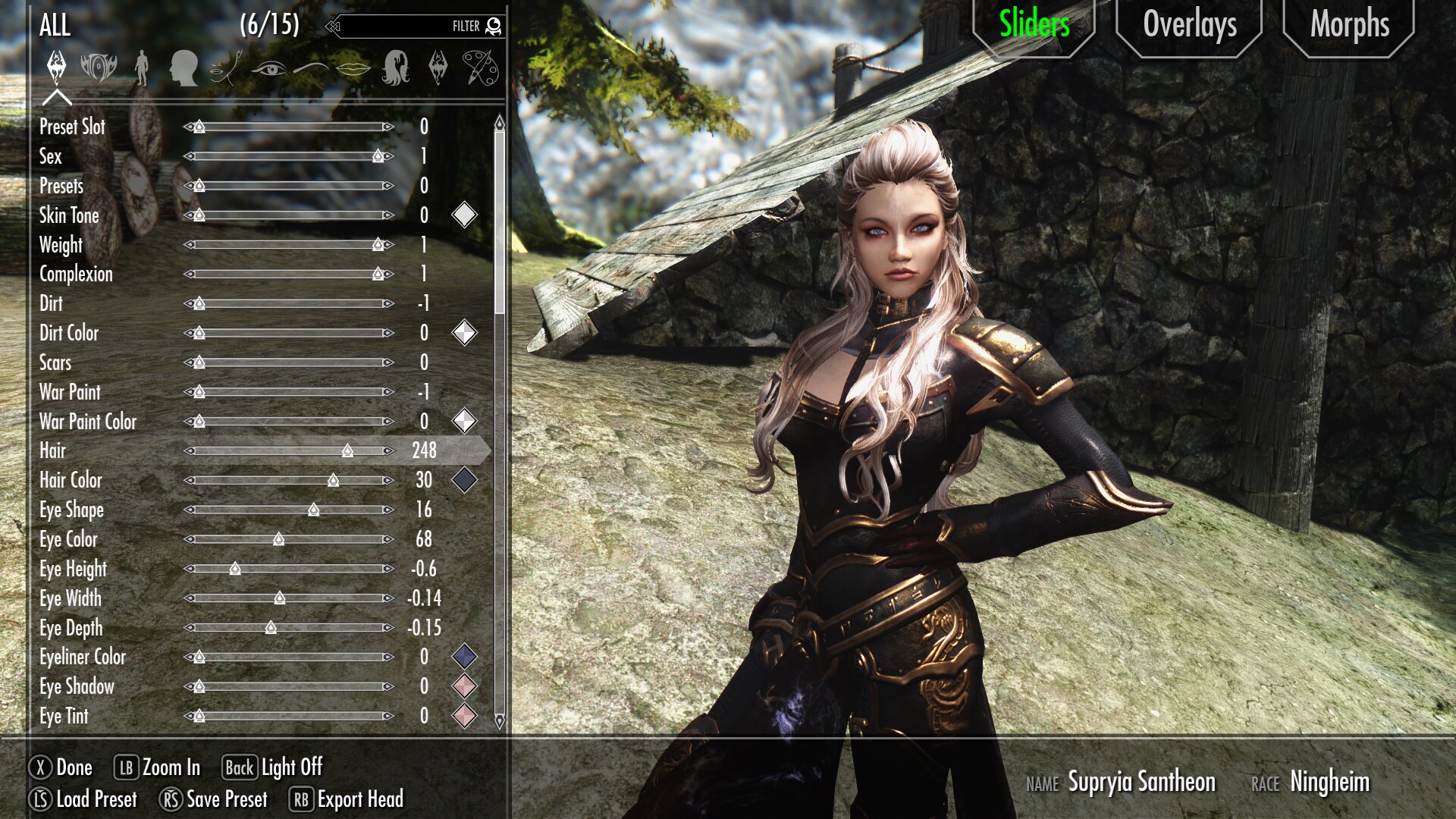Open the eye category icon
Screen dimensions: 1456x819
tap(268, 69)
